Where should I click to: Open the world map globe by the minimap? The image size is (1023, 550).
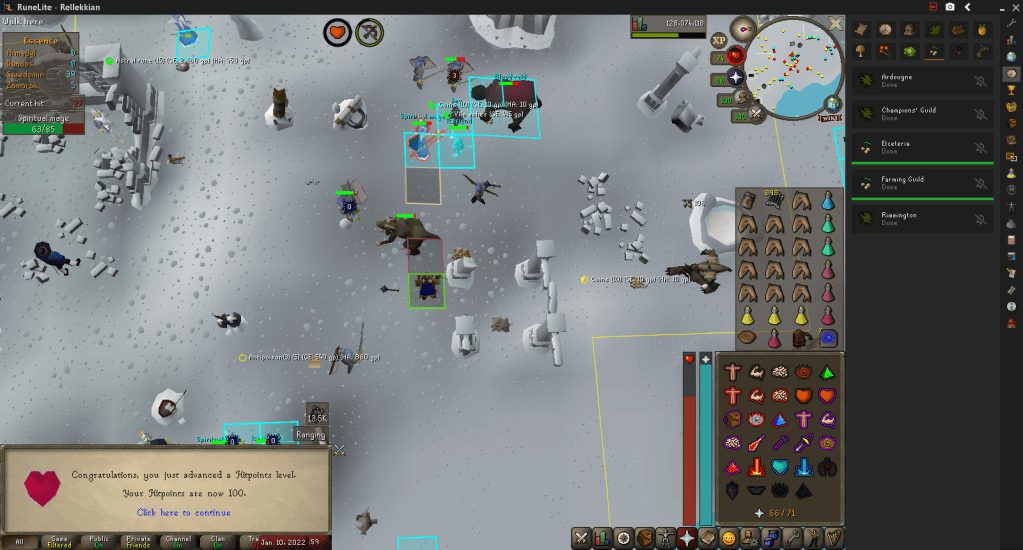832,104
